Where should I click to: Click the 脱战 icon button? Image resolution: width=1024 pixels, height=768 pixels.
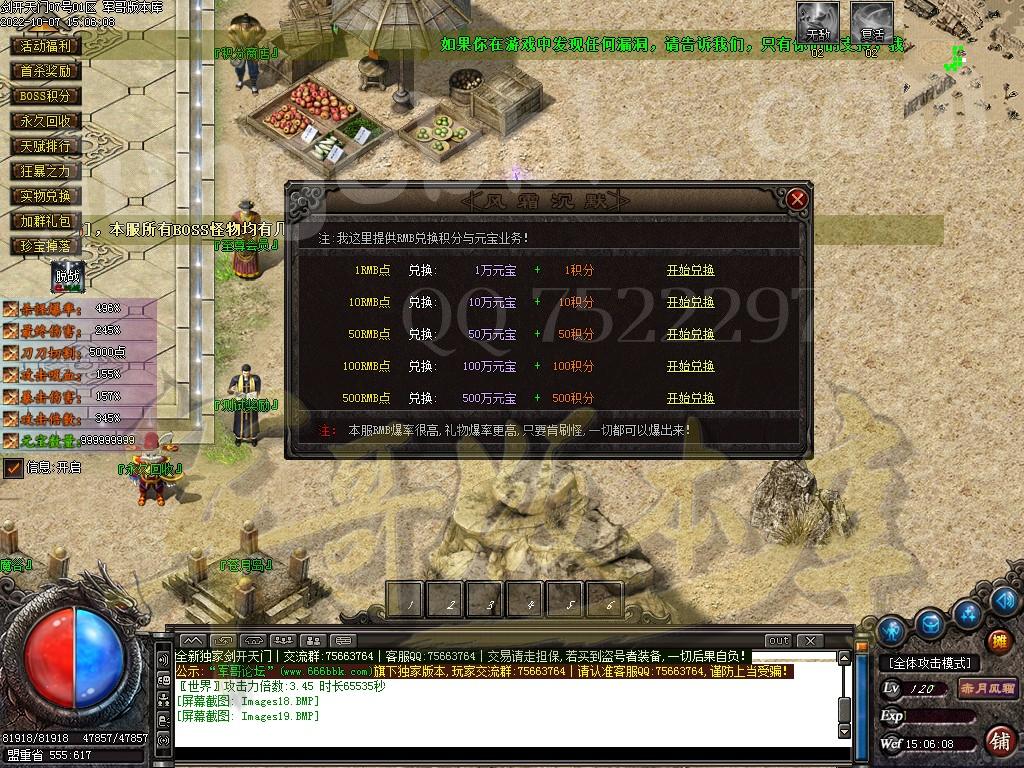(67, 276)
